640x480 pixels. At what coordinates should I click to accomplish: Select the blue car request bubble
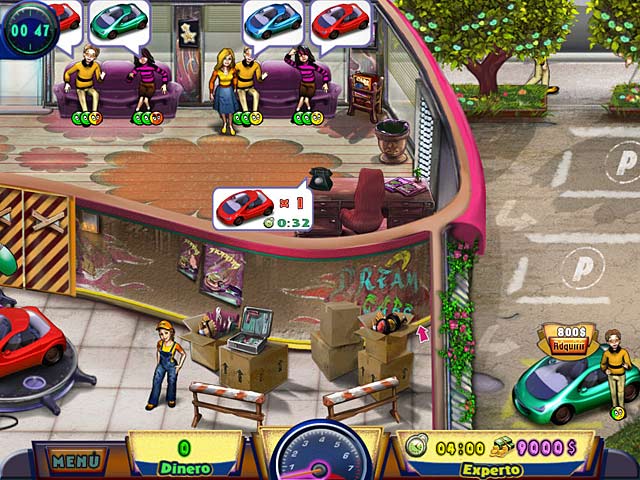pyautogui.click(x=273, y=20)
